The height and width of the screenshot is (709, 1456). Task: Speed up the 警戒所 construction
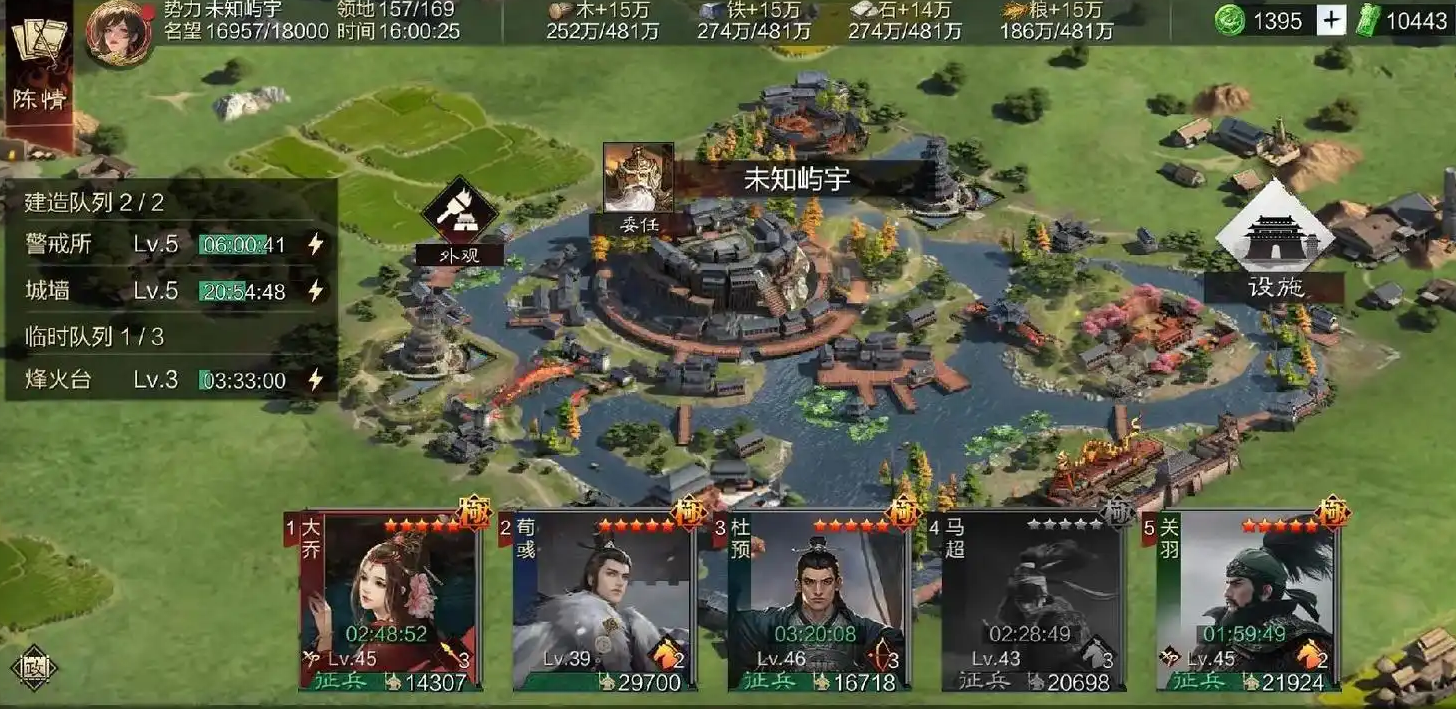pyautogui.click(x=316, y=244)
